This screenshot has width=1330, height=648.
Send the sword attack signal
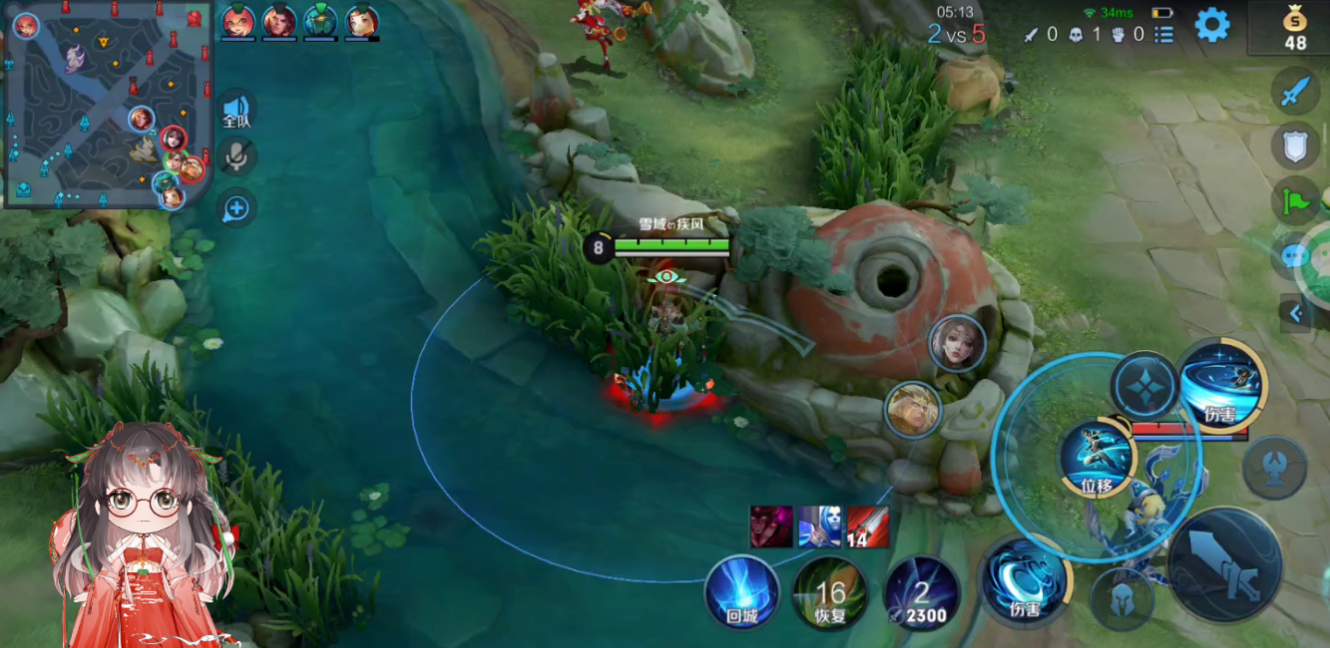tap(1295, 93)
